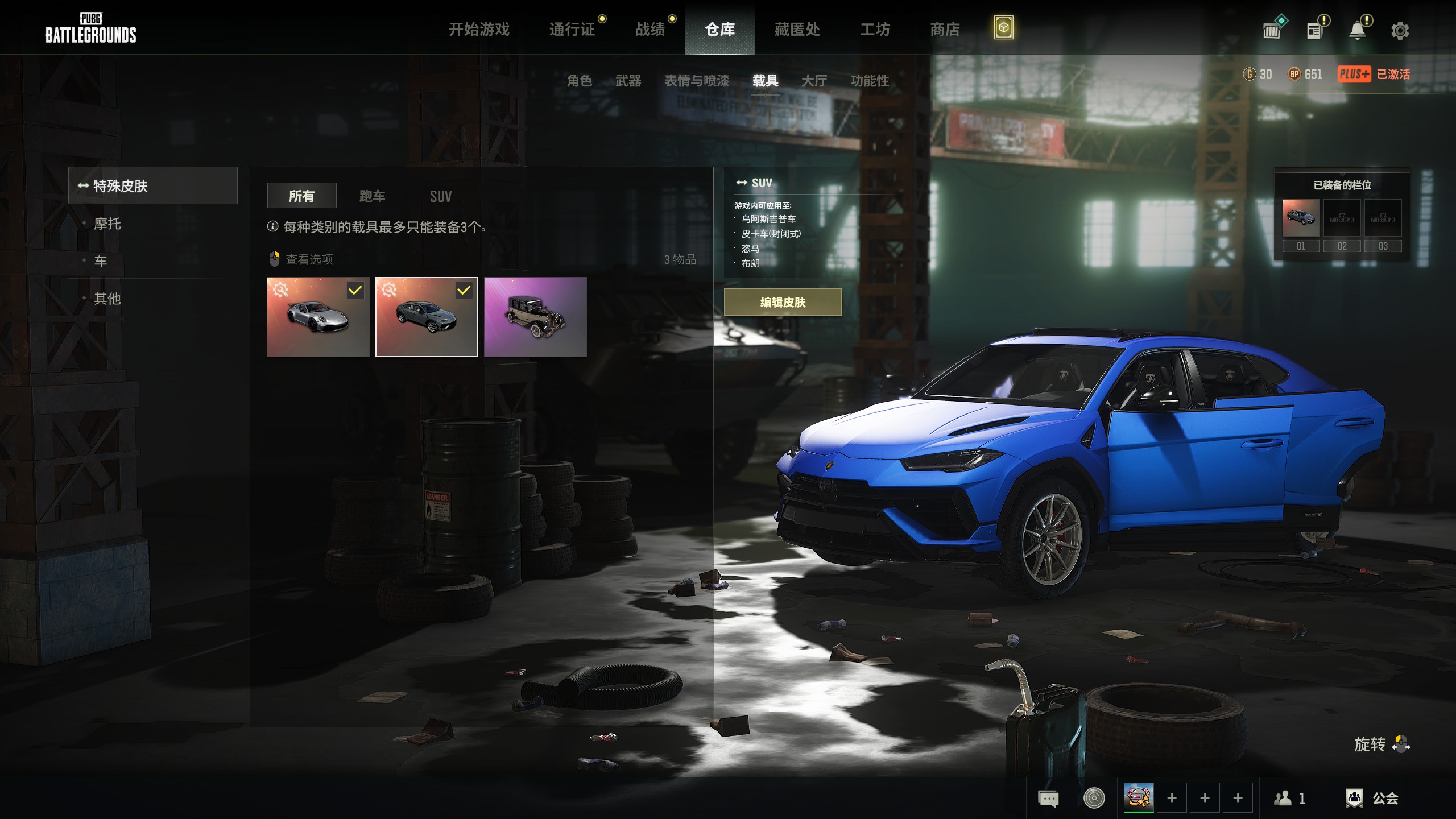Open the 战绩 career tab
Screen dimensions: 1456x819
(x=650, y=29)
